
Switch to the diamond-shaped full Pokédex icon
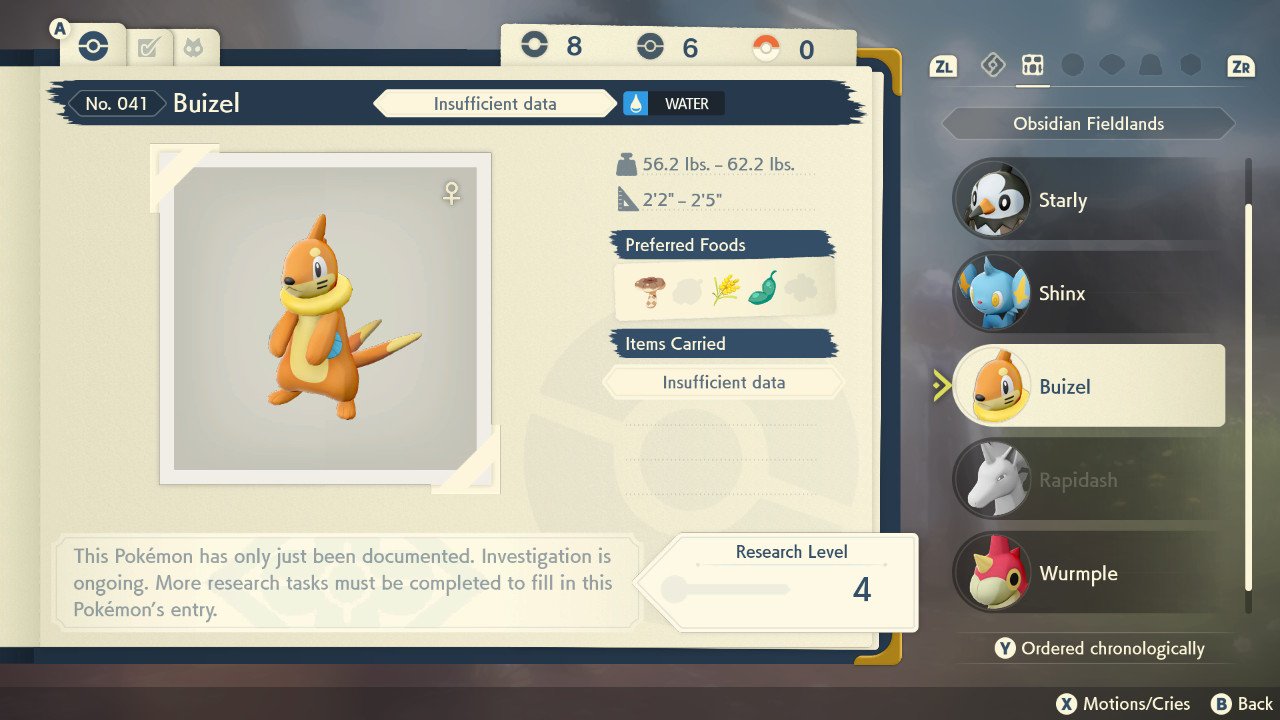[x=992, y=66]
